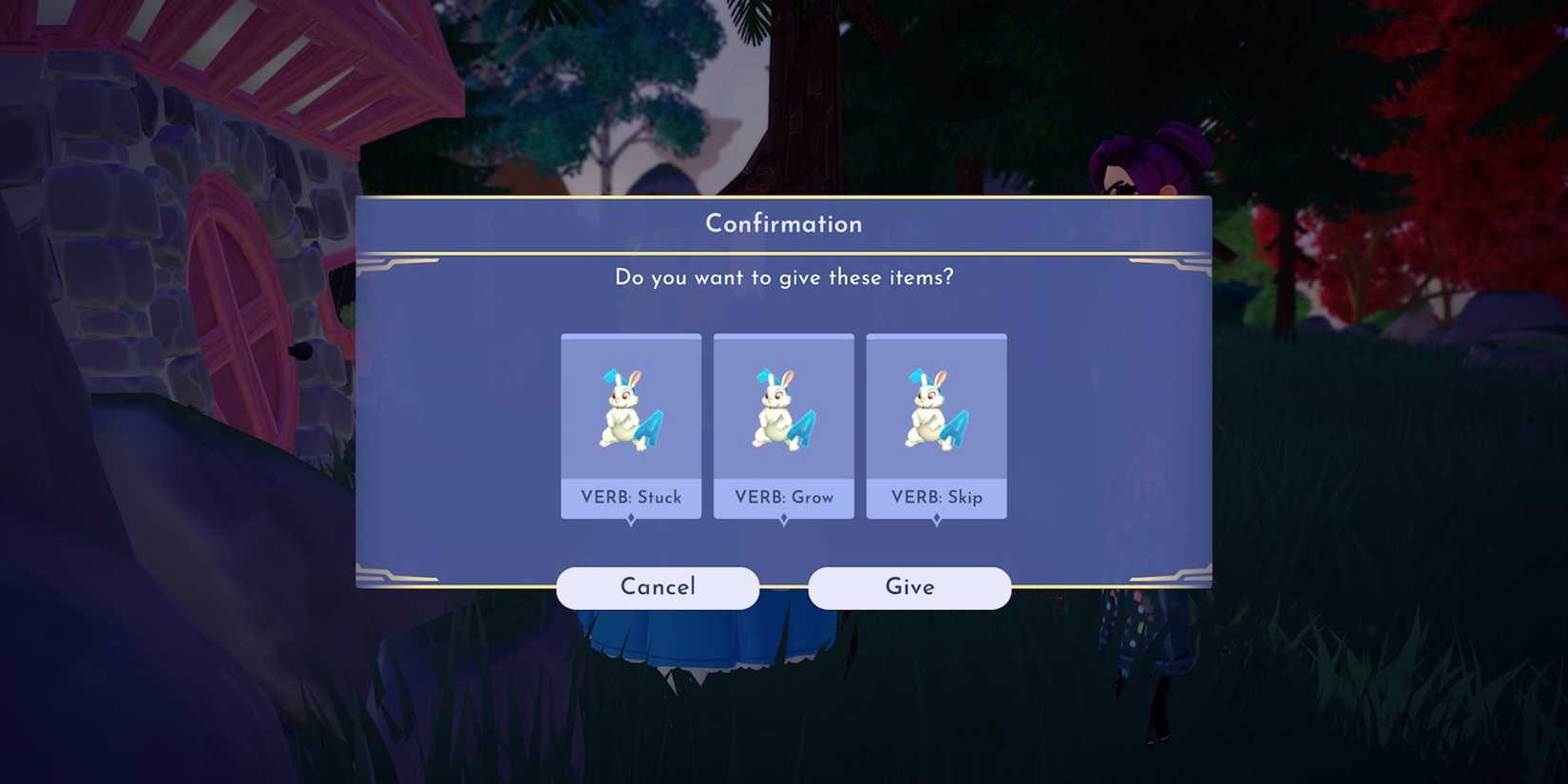Click the bunny image on the rightmost gift card
The width and height of the screenshot is (1568, 784).
coord(937,409)
